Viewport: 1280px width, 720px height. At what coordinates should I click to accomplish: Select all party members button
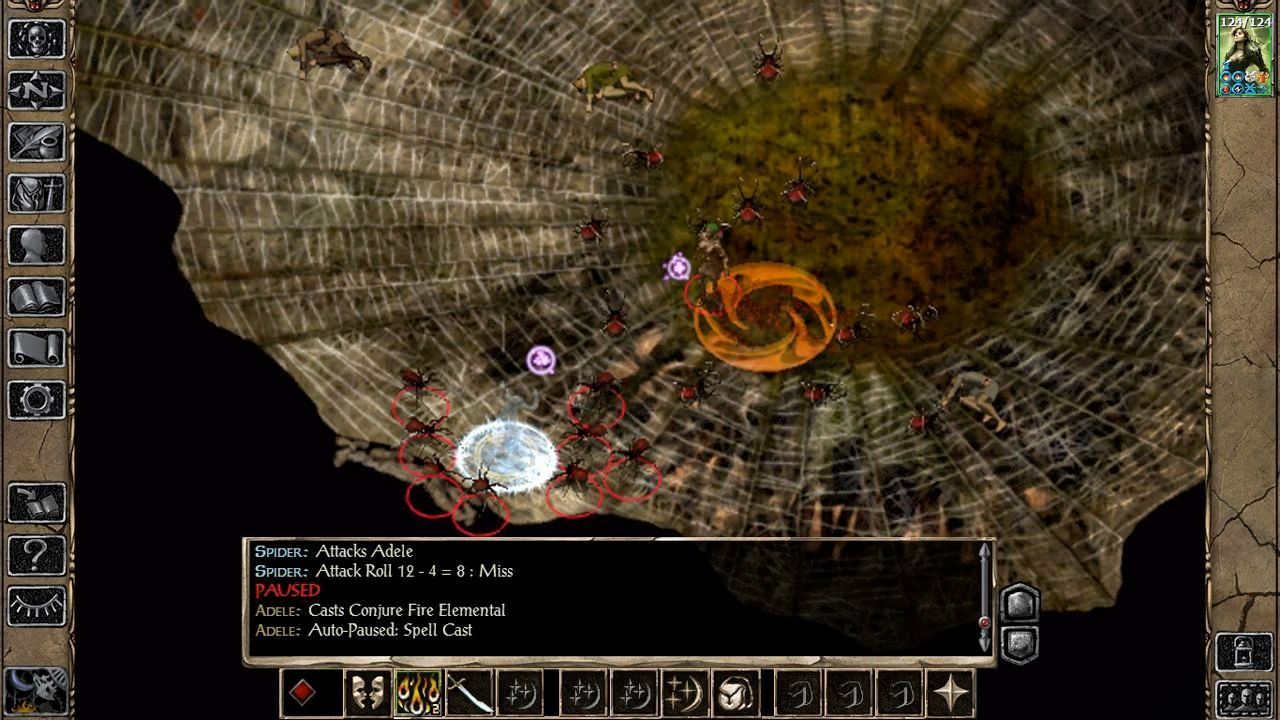[1244, 697]
